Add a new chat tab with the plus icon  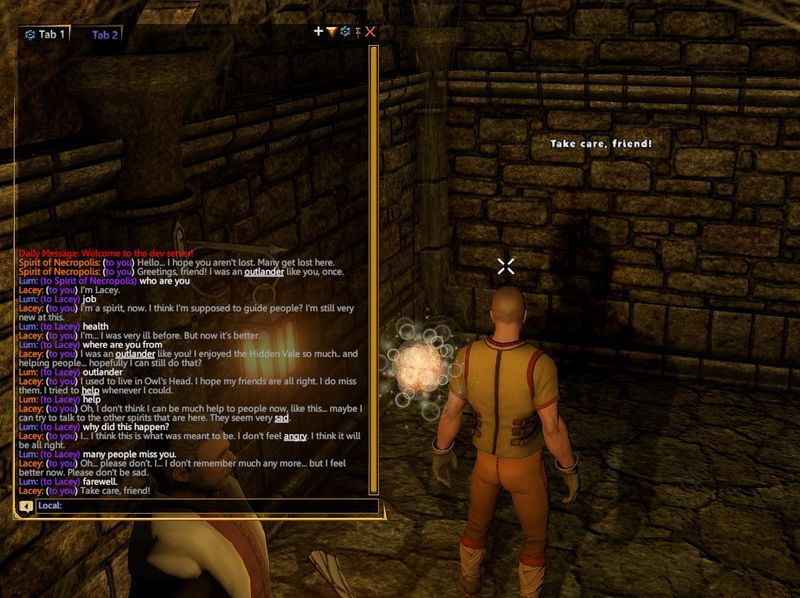pos(319,32)
